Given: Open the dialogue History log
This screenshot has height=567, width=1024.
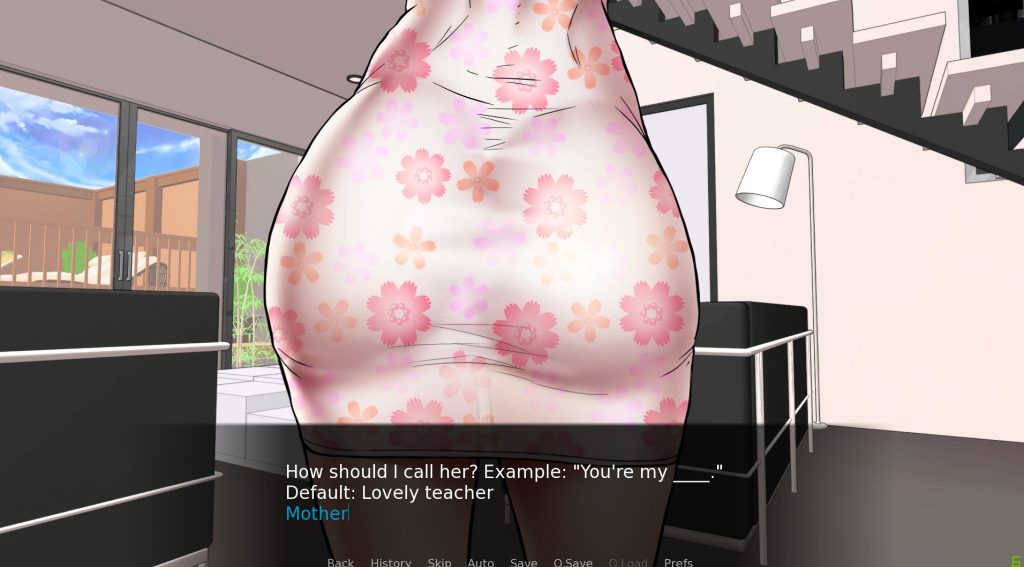Looking at the screenshot, I should point(390,562).
